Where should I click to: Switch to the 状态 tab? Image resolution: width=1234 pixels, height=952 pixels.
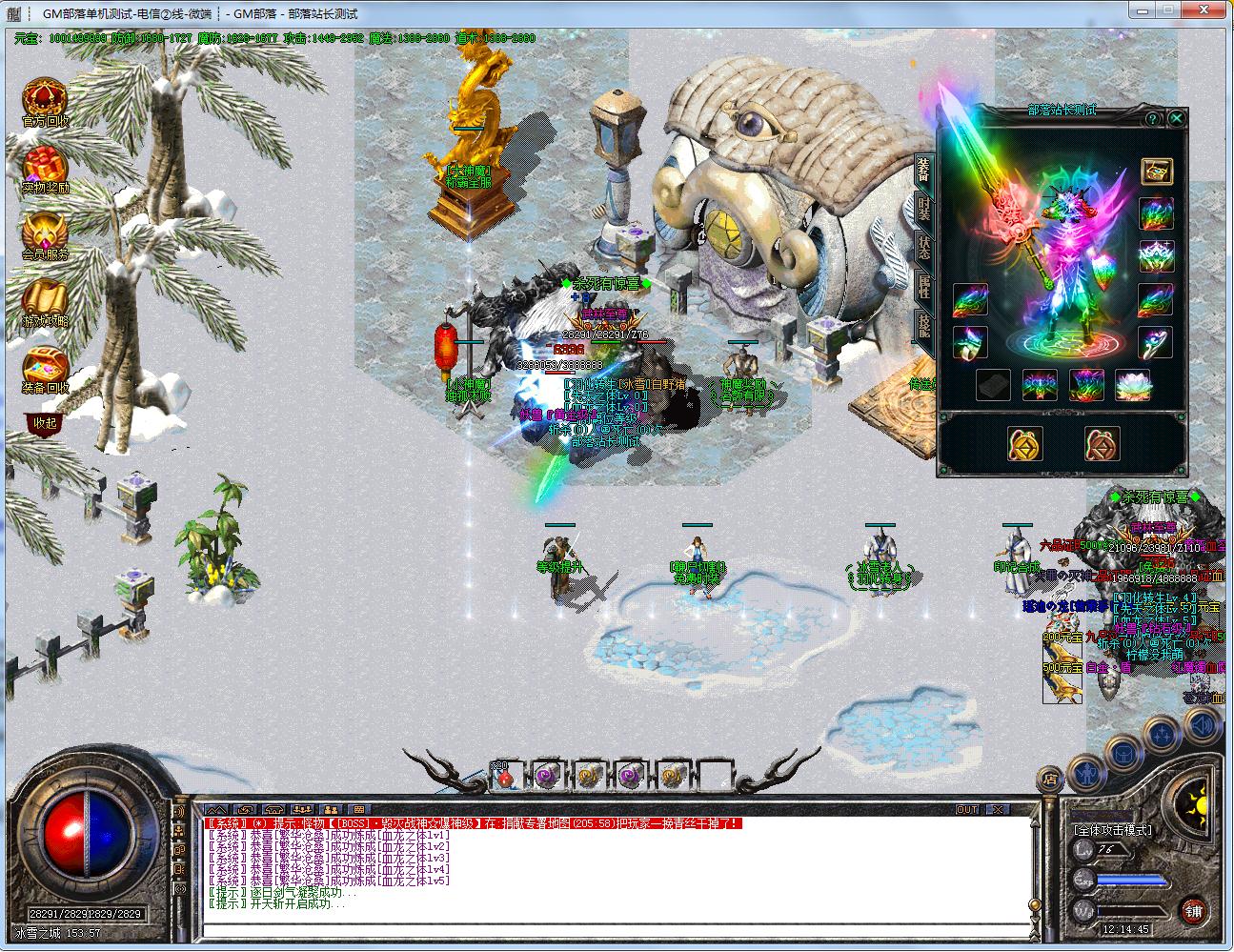point(923,249)
